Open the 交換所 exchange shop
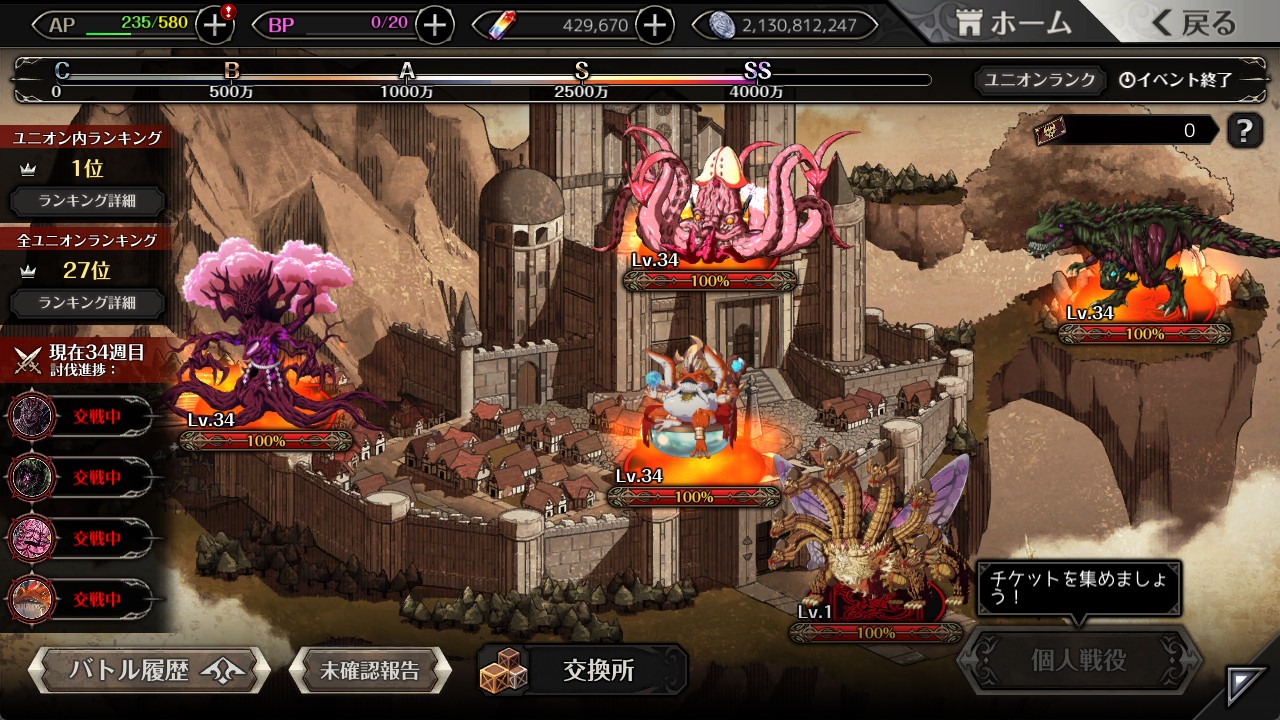This screenshot has height=720, width=1280. pyautogui.click(x=583, y=670)
